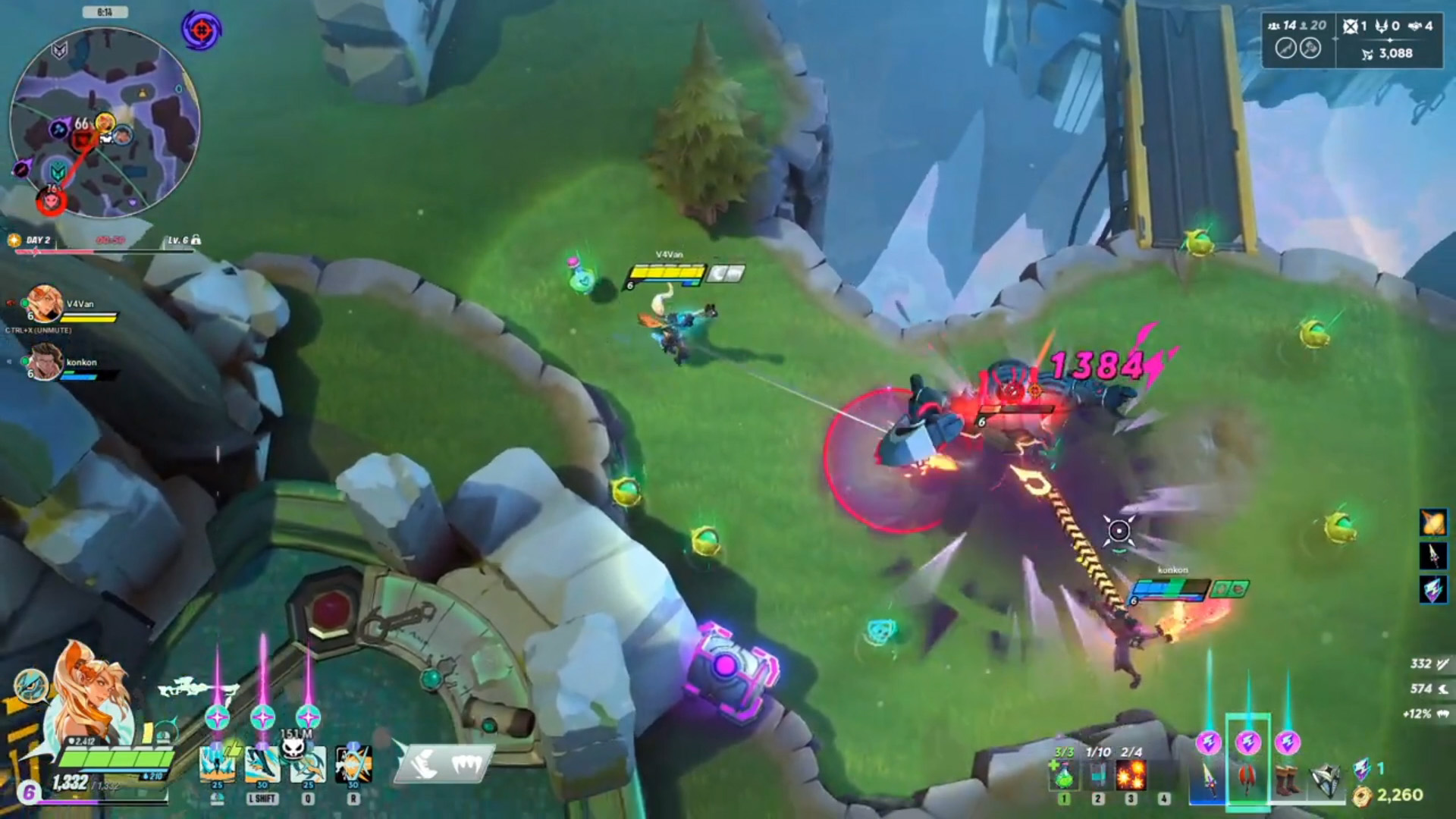Activate the R ultimate ability
The width and height of the screenshot is (1456, 819).
[353, 764]
